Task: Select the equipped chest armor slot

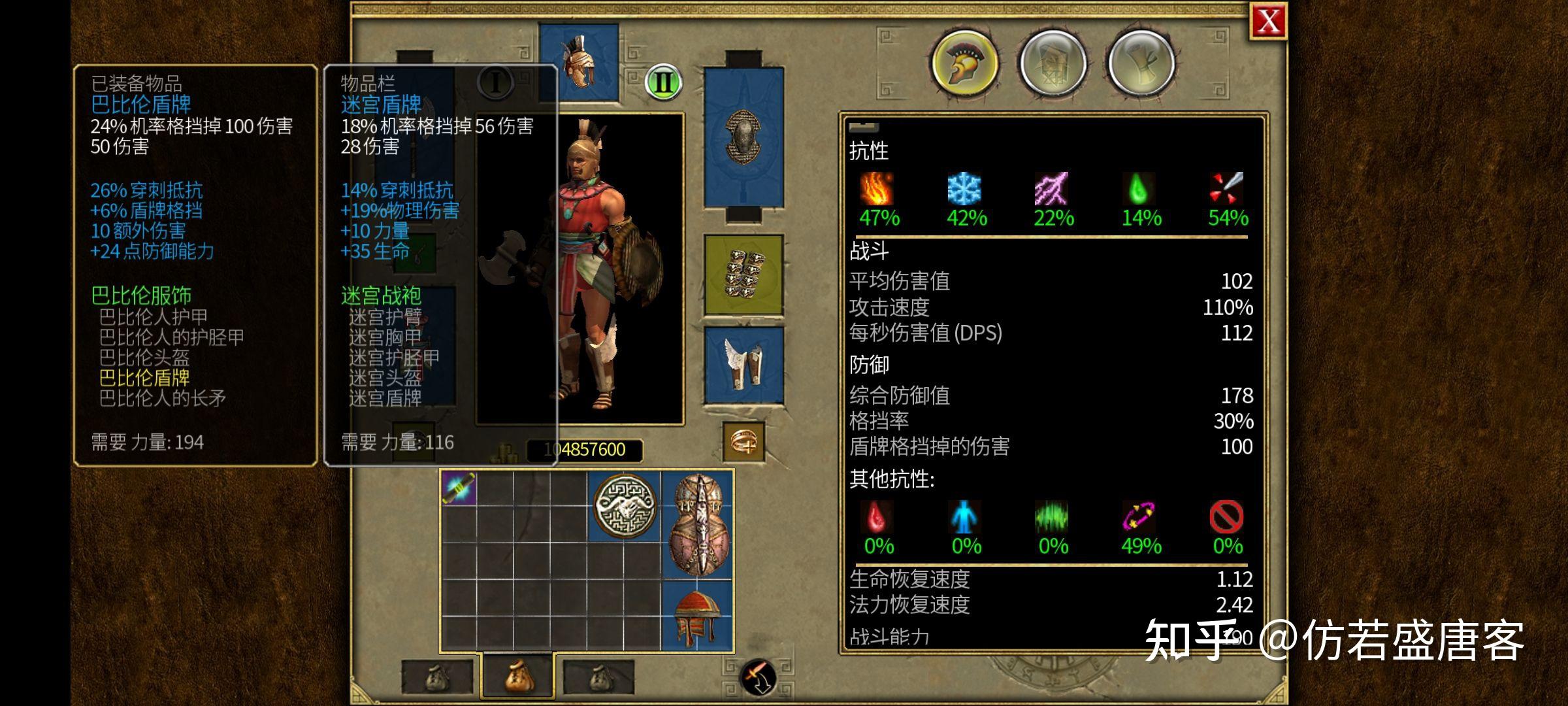Action: [743, 137]
